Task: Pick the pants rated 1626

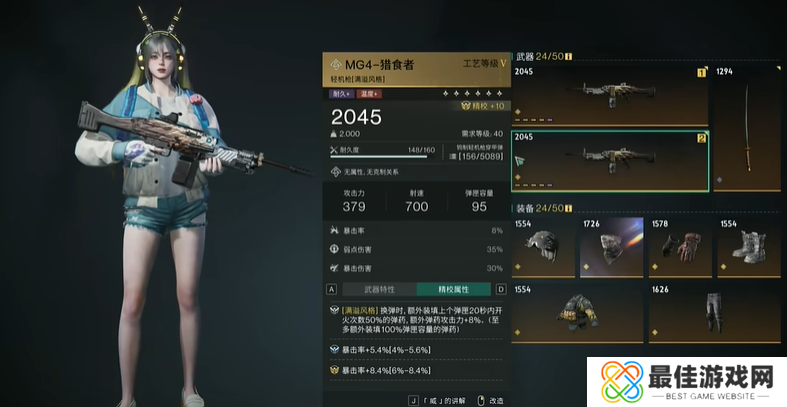Action: pyautogui.click(x=714, y=312)
